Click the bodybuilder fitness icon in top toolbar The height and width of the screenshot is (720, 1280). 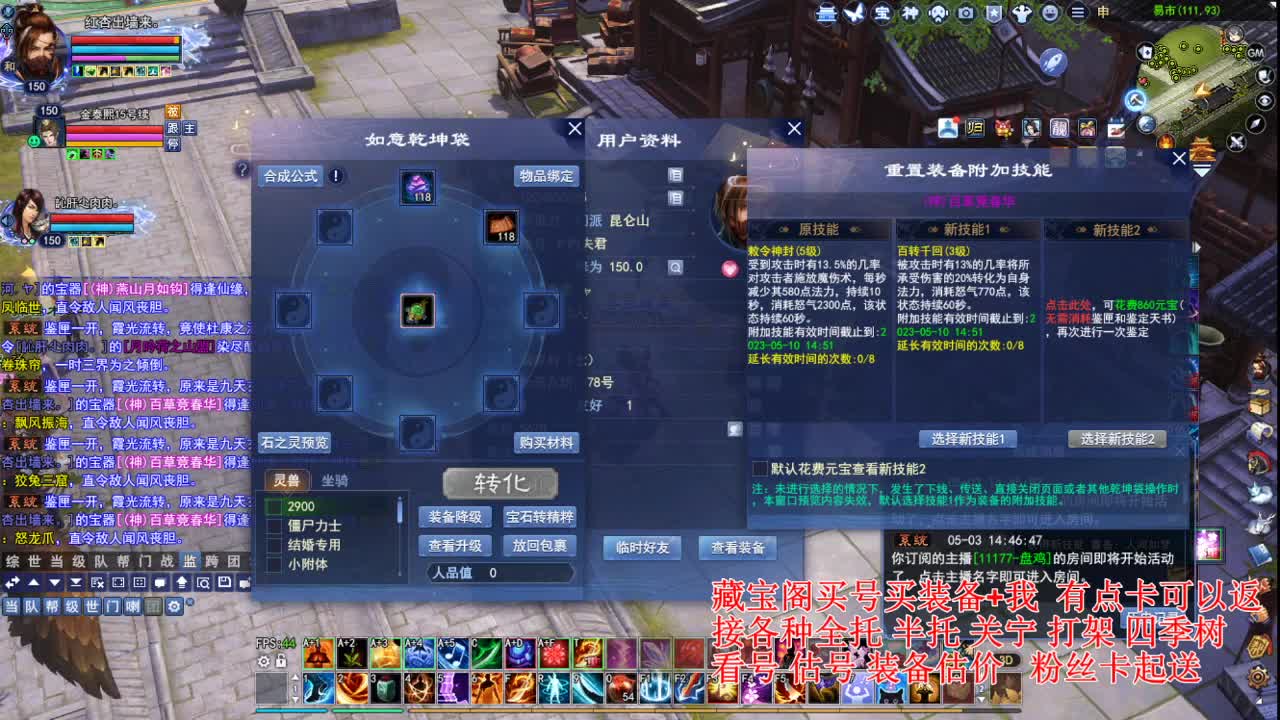point(1022,14)
